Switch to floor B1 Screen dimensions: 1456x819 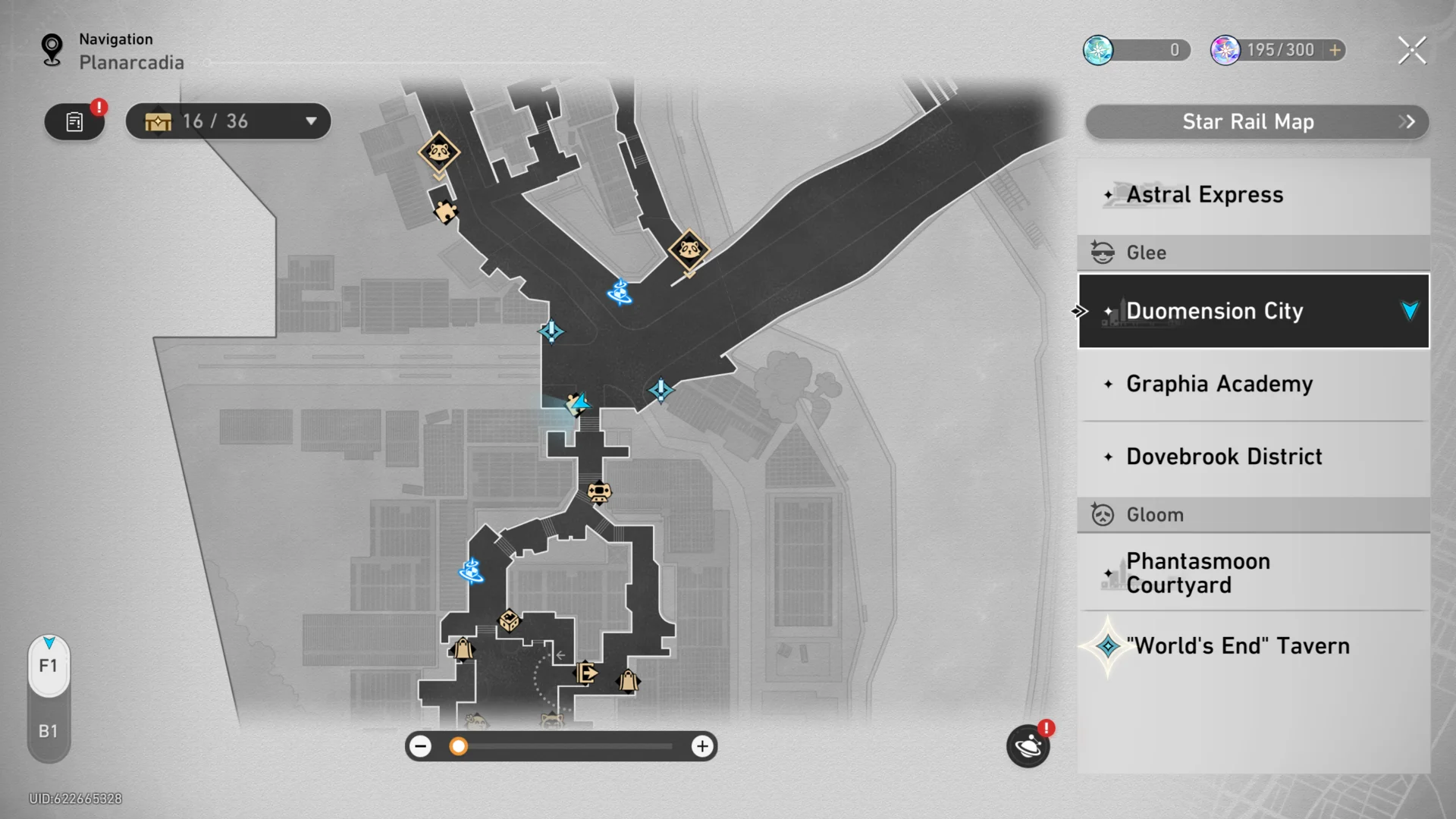tap(48, 731)
